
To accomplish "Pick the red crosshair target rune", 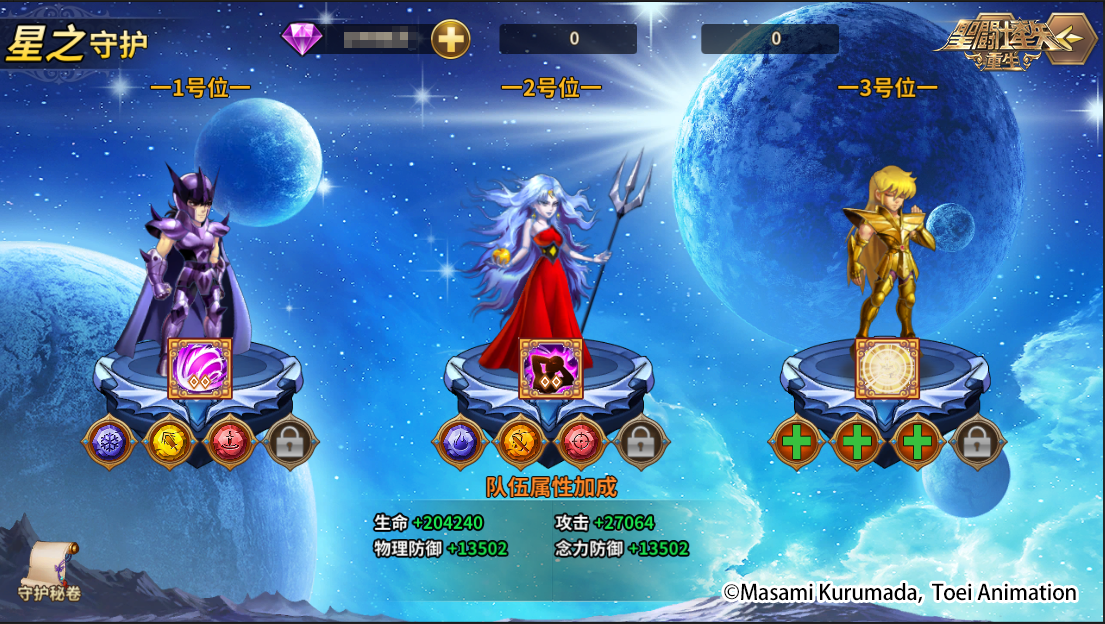I will coord(581,442).
